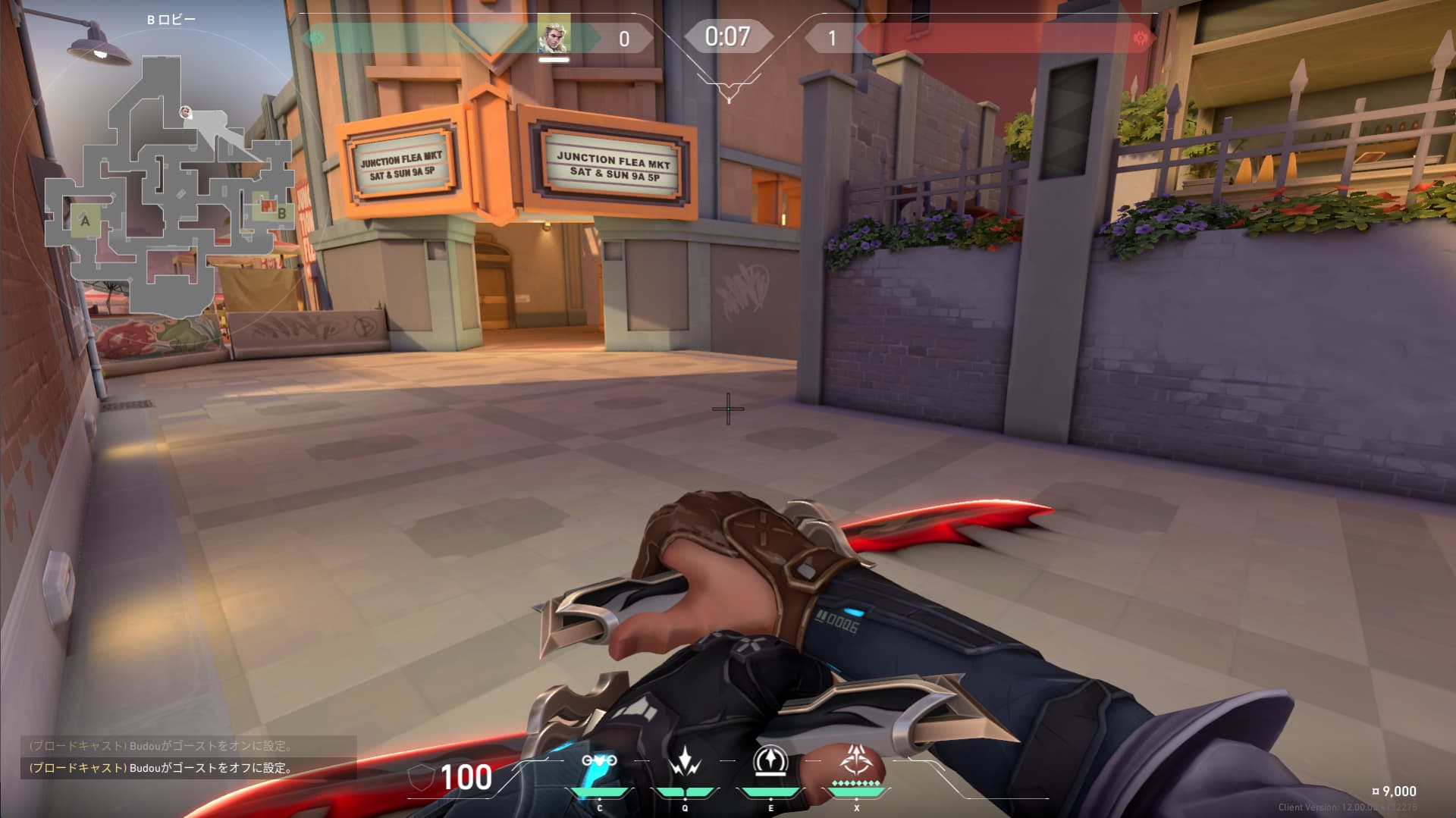Click the red team emblem icon
The image size is (1456, 818).
pyautogui.click(x=1139, y=38)
